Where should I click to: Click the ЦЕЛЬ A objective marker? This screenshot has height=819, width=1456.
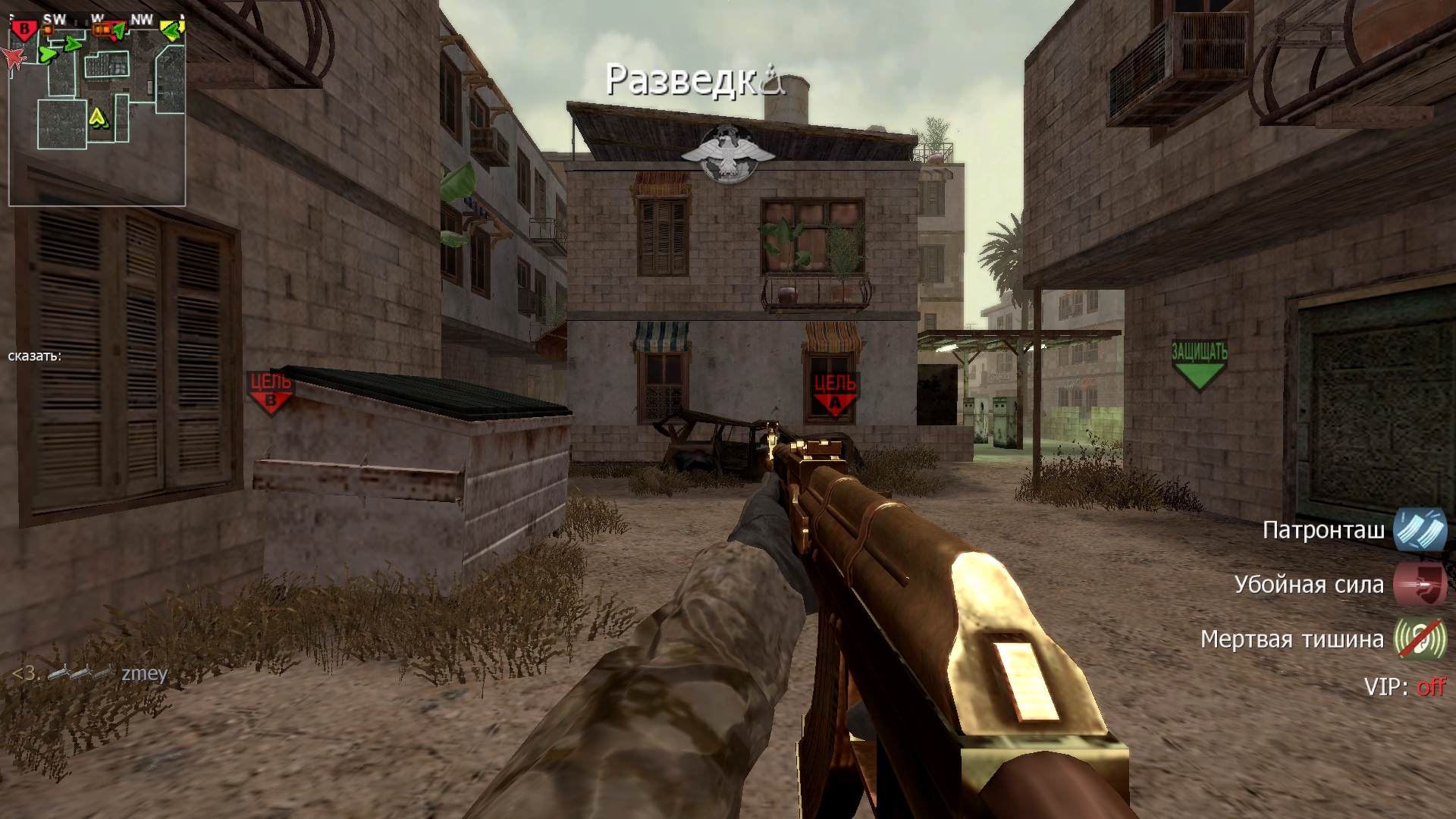(x=834, y=394)
